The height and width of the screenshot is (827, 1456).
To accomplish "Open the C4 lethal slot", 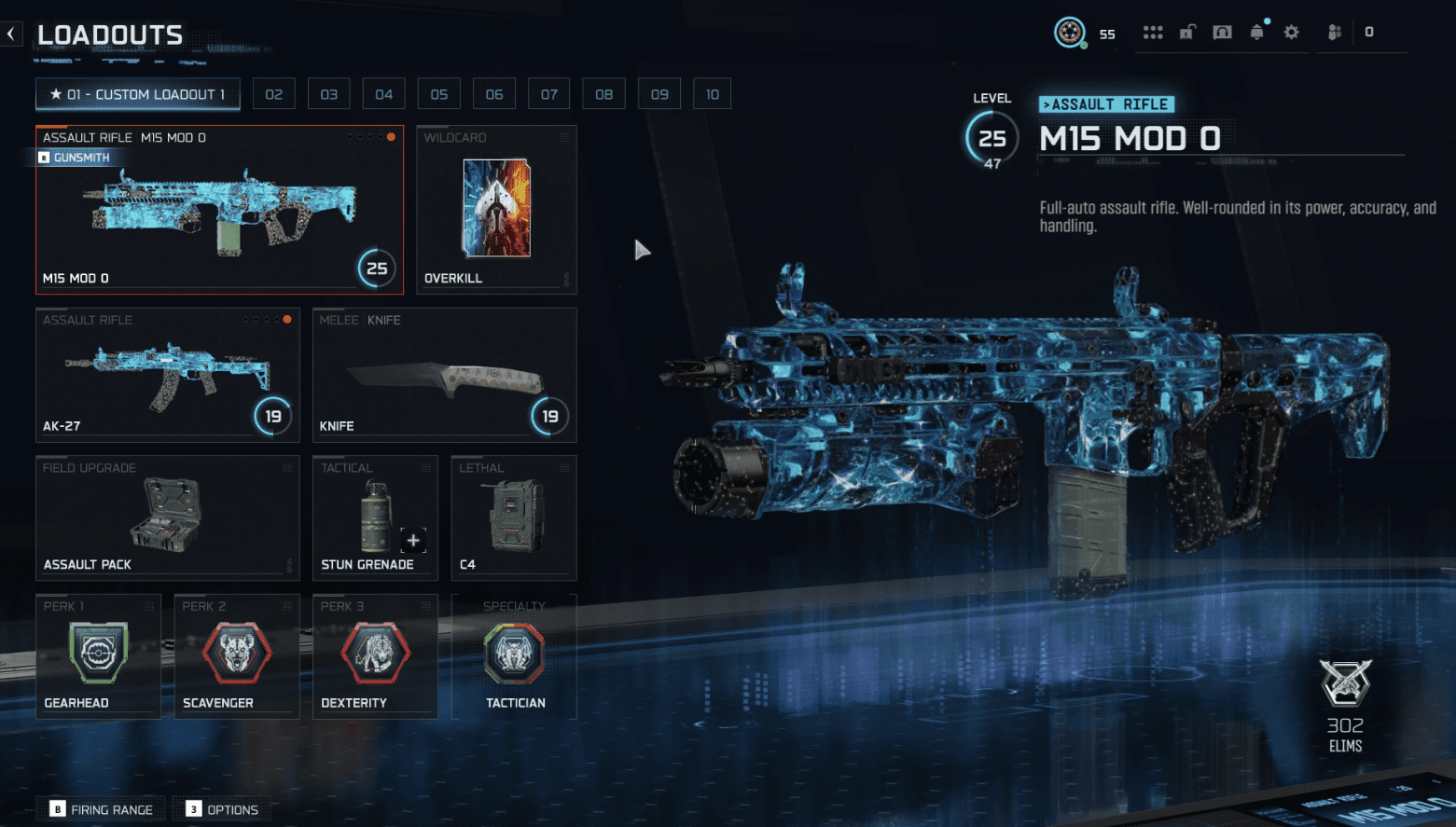I will (513, 518).
